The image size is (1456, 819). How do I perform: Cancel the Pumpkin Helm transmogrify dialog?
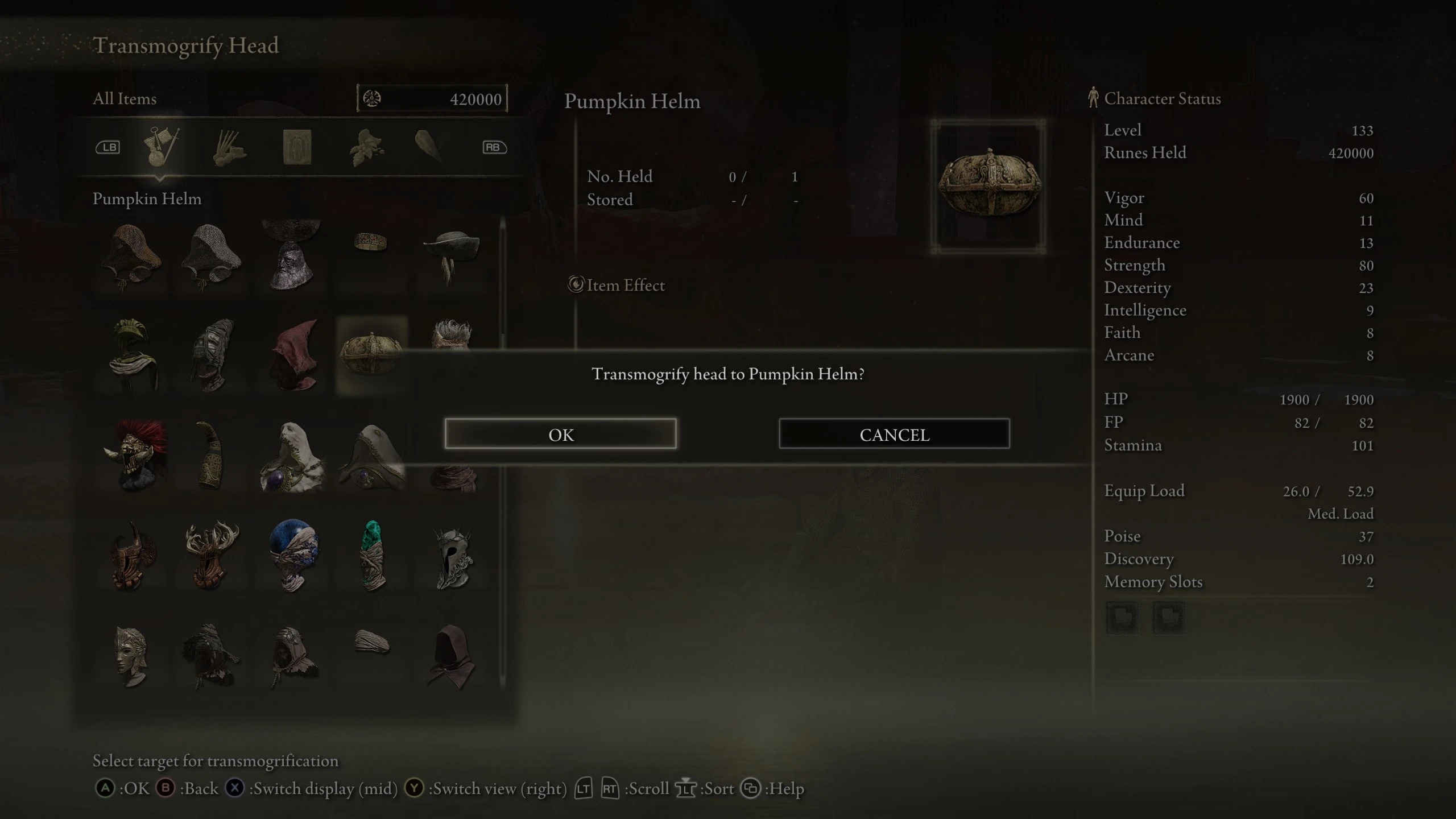tap(894, 434)
